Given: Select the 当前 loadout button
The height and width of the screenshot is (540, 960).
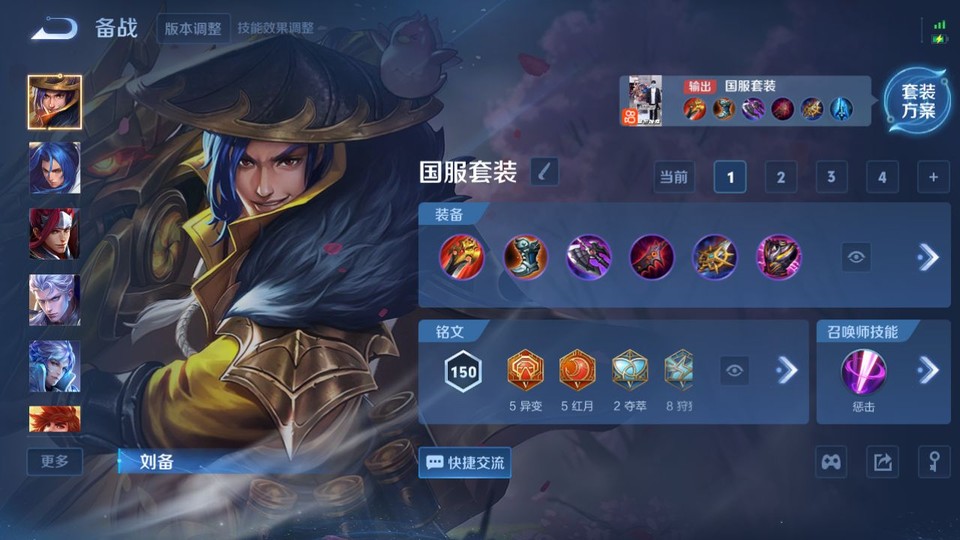Looking at the screenshot, I should tap(673, 177).
